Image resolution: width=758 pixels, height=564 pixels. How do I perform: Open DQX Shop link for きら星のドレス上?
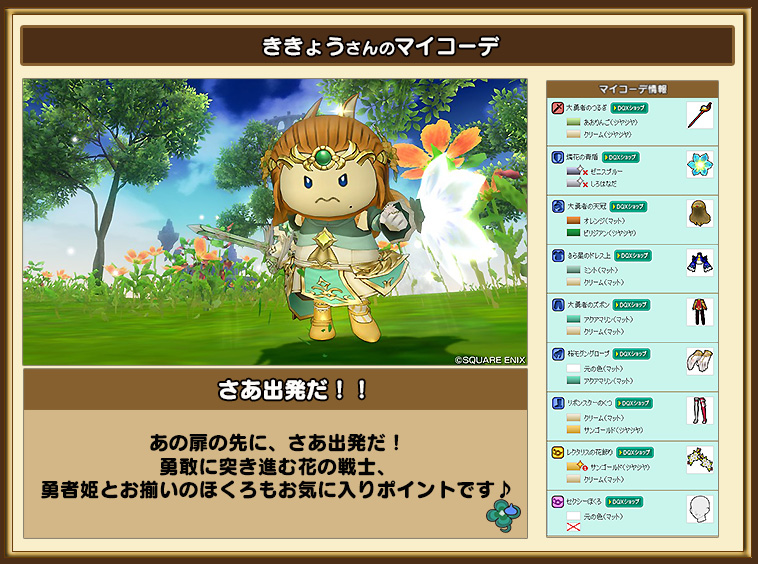(x=633, y=255)
